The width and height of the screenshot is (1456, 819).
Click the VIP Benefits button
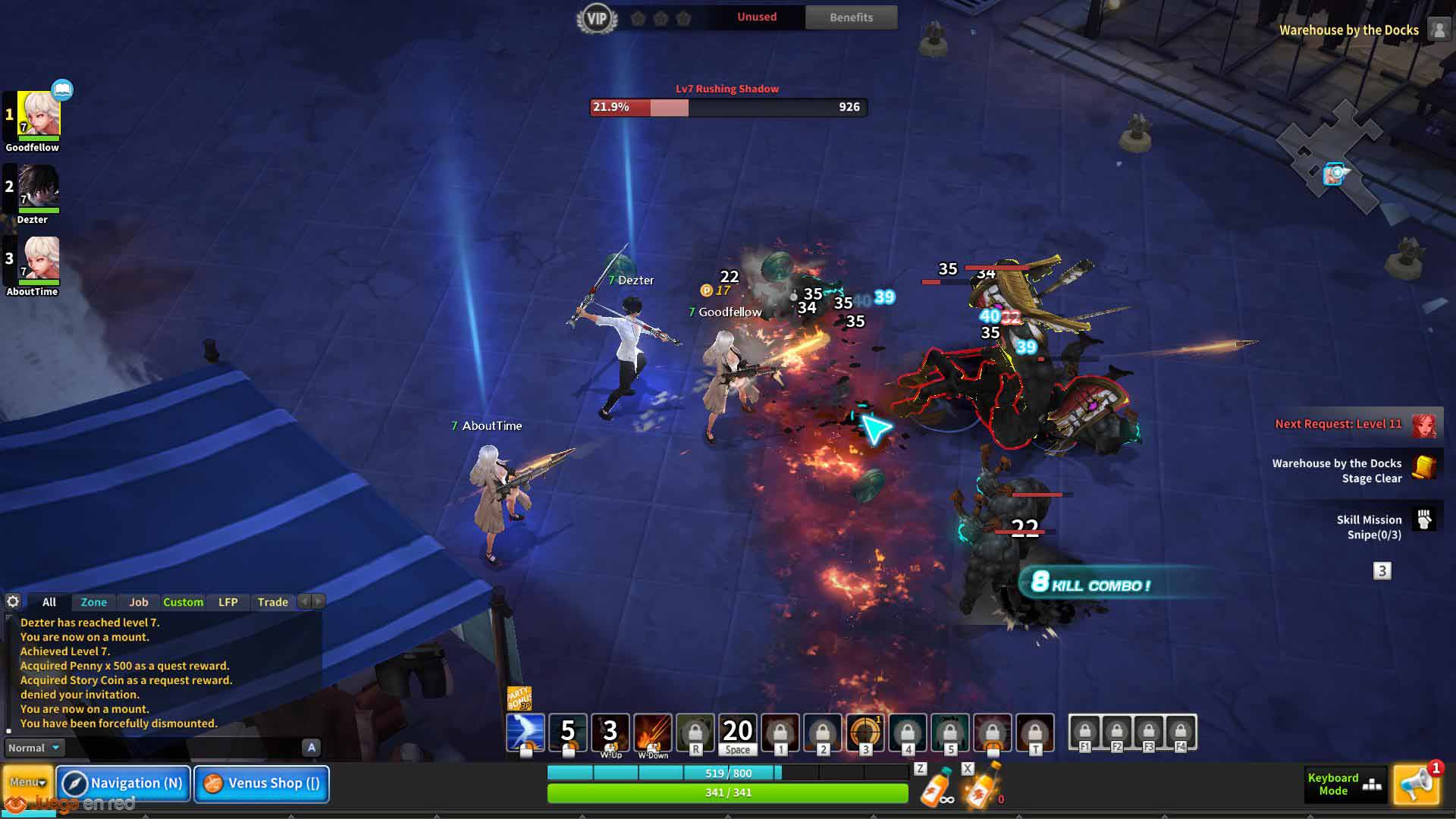(x=851, y=17)
